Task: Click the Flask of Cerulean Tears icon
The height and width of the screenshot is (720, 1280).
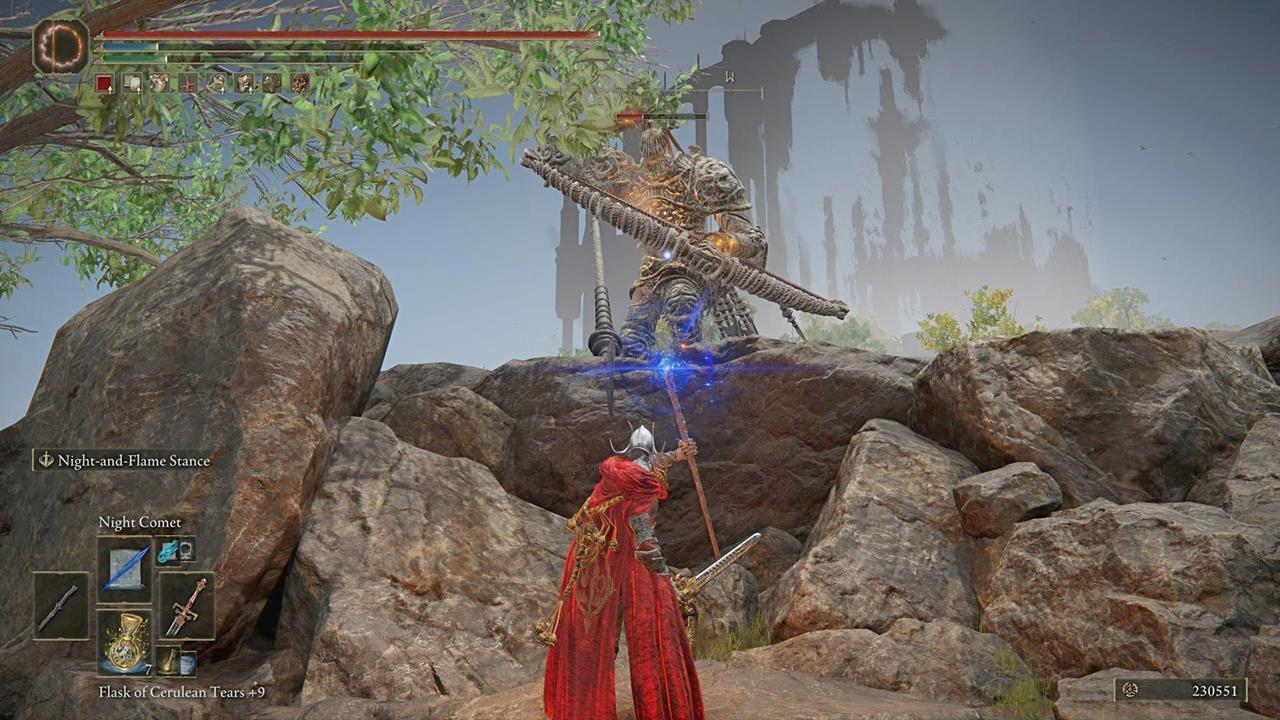Action: (124, 642)
